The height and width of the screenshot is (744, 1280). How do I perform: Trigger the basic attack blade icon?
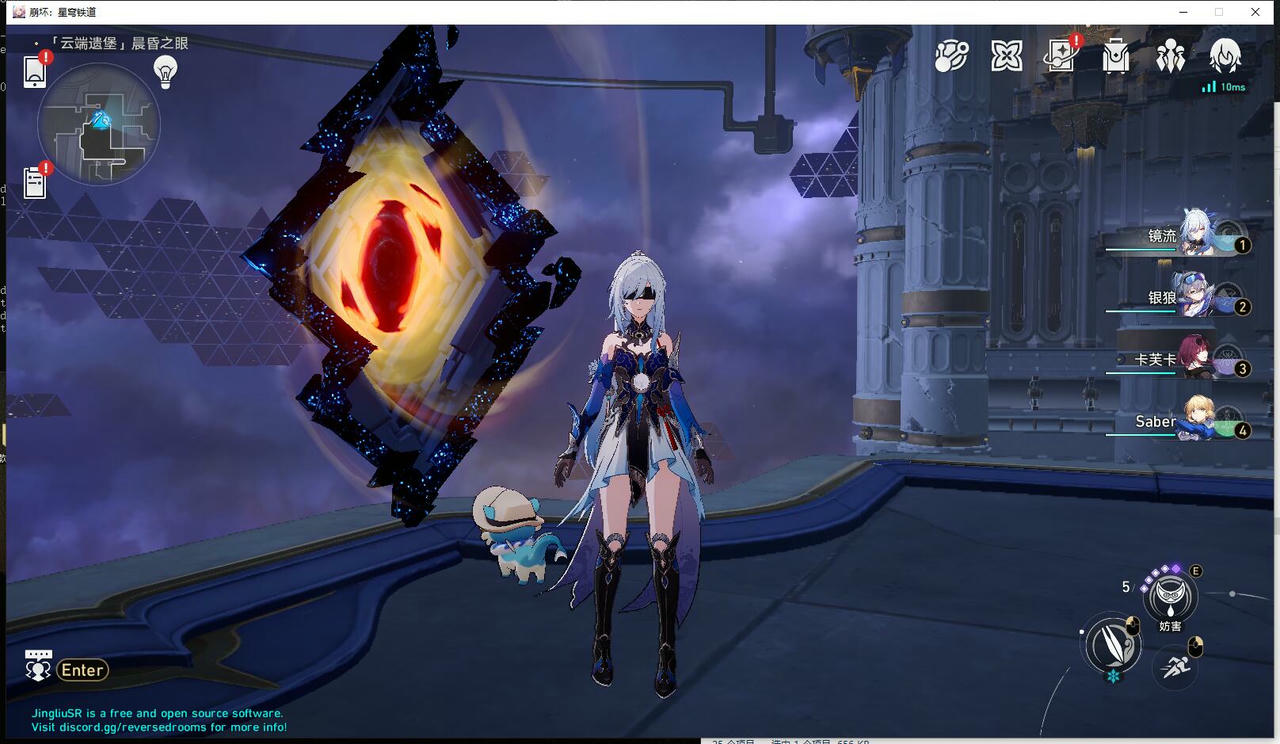[1112, 647]
